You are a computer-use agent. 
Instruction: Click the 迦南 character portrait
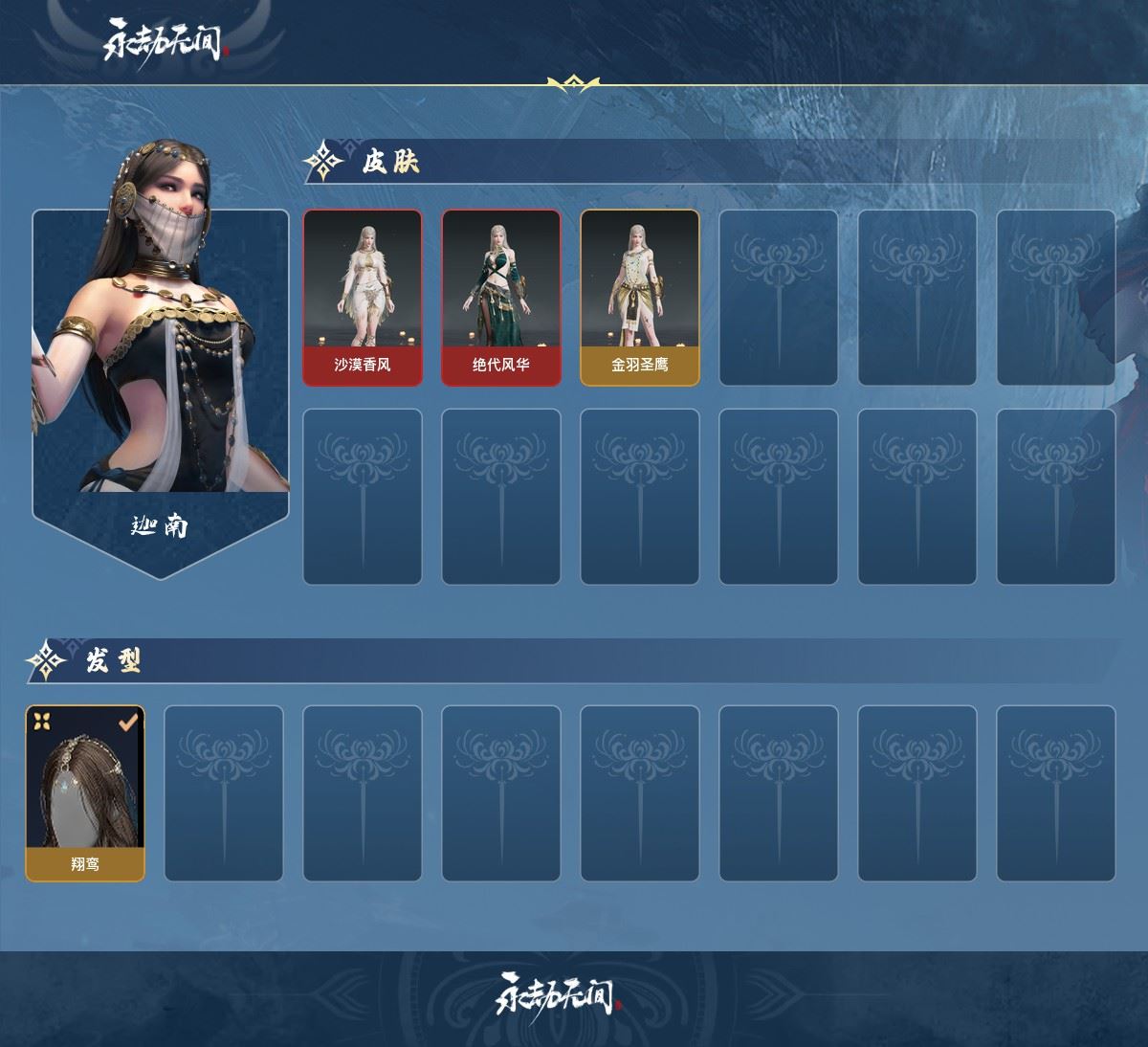point(161,364)
